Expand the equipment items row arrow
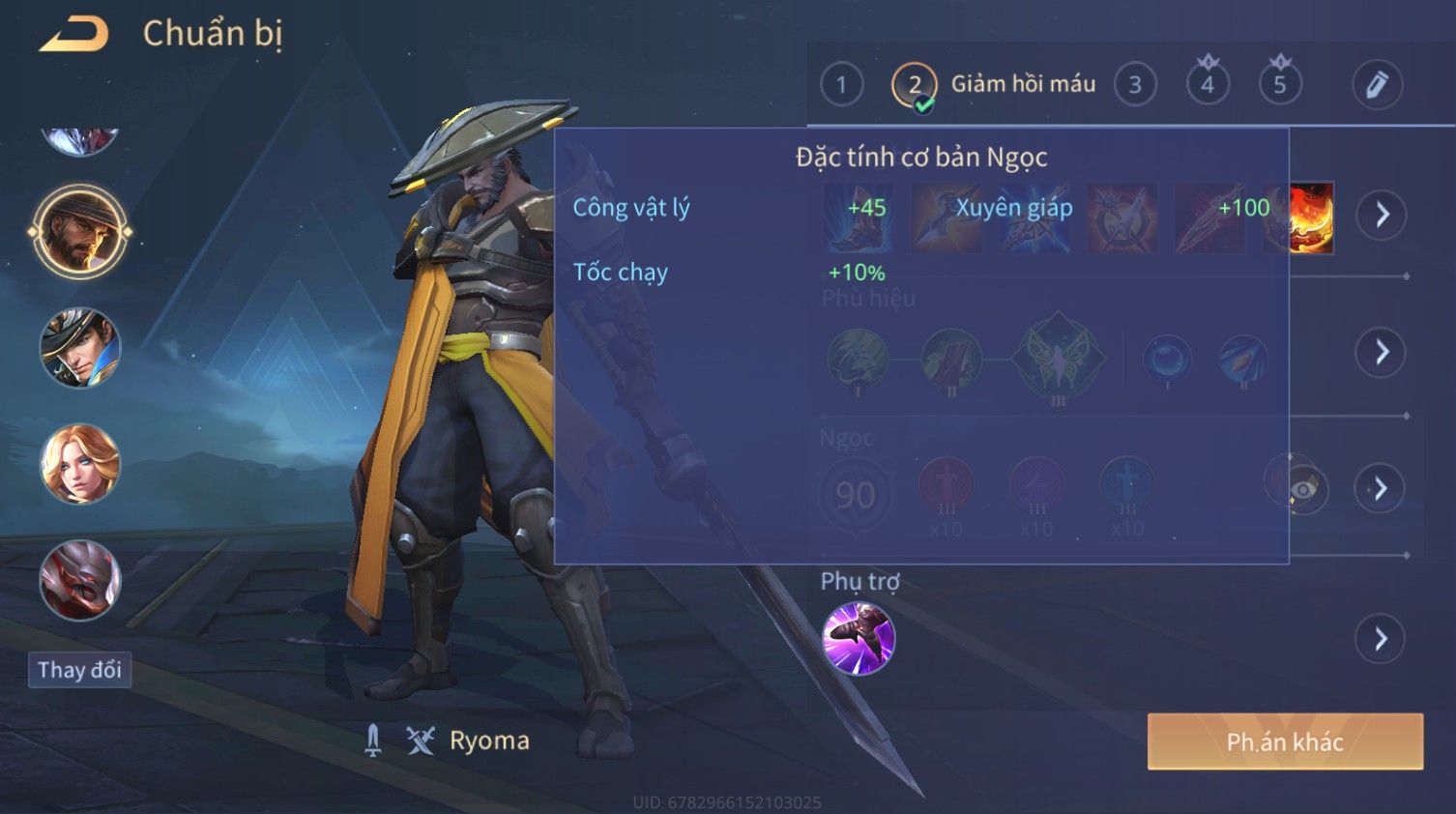This screenshot has width=1456, height=814. point(1382,214)
